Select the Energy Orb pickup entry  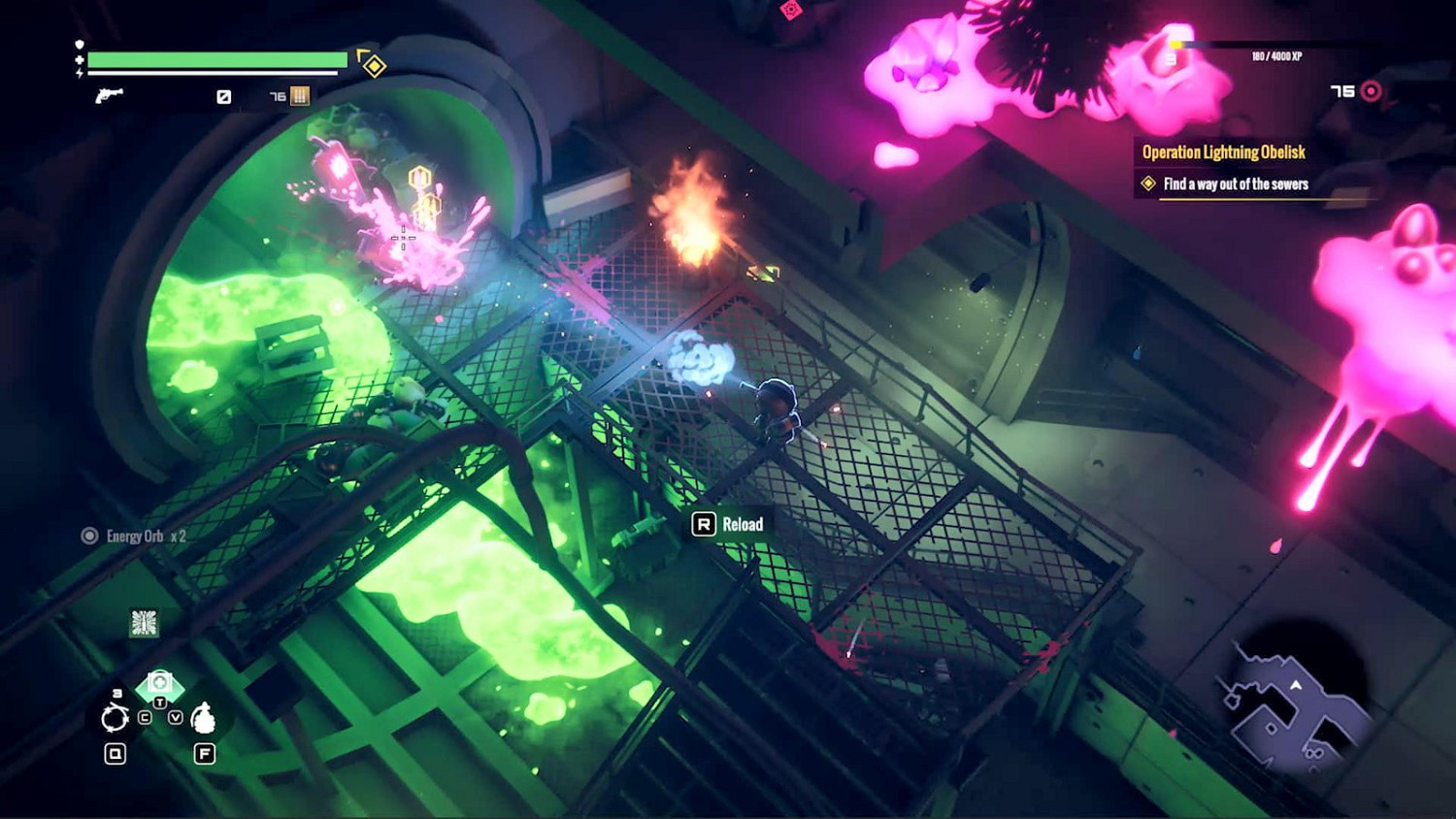coord(135,536)
